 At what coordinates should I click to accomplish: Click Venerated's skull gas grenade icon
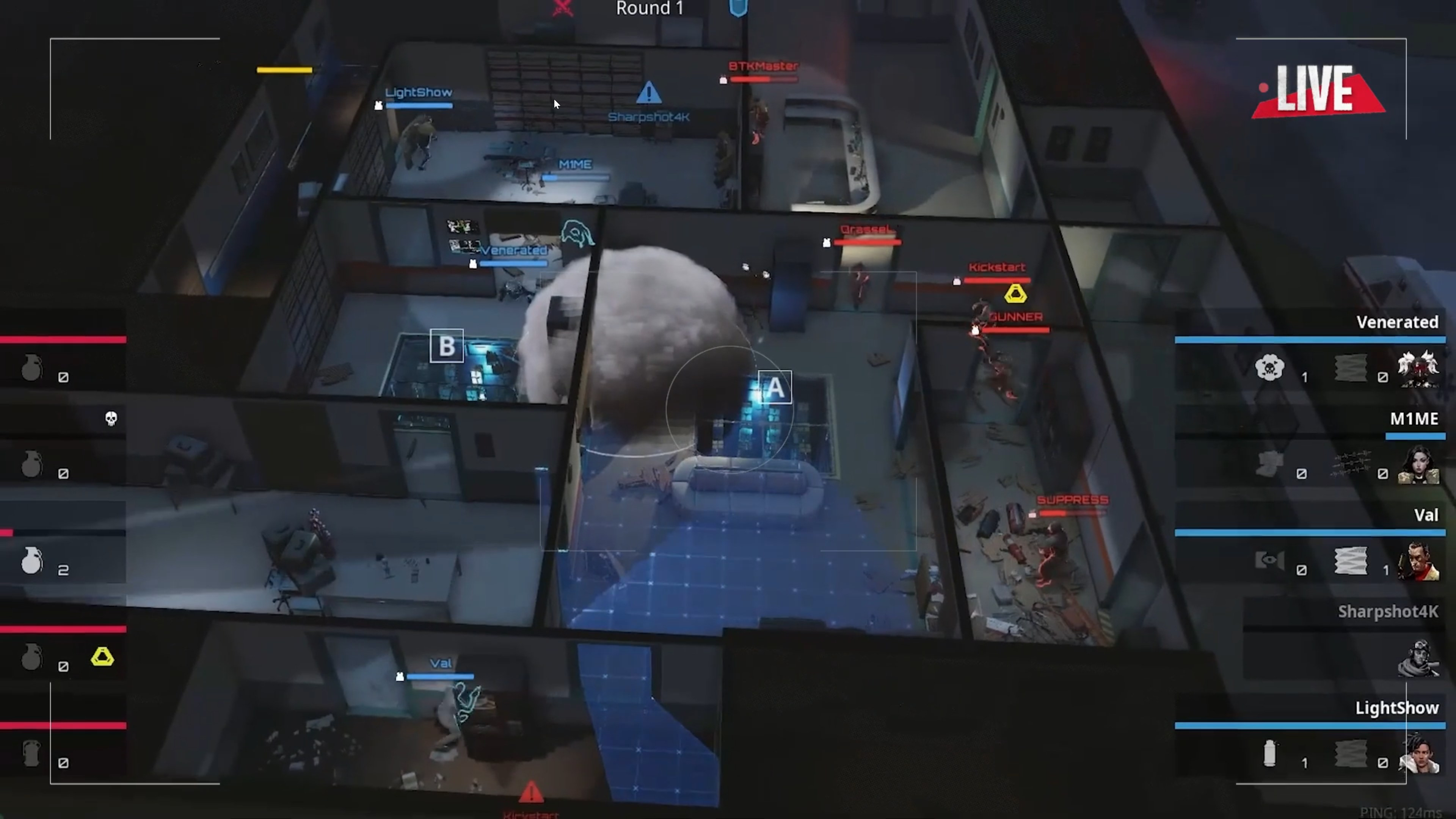[1269, 369]
